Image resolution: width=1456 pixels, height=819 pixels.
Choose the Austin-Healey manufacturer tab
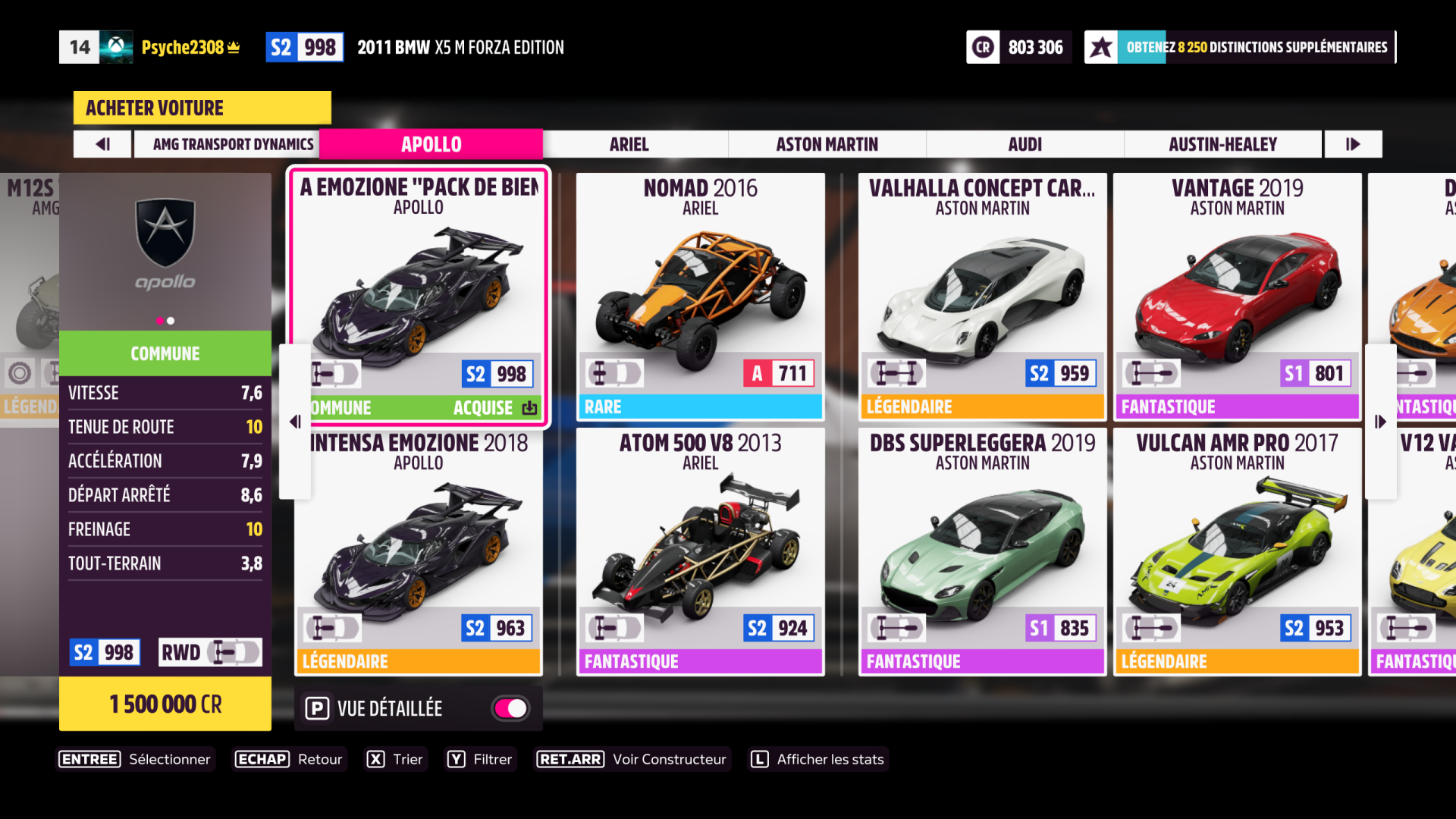pyautogui.click(x=1222, y=144)
